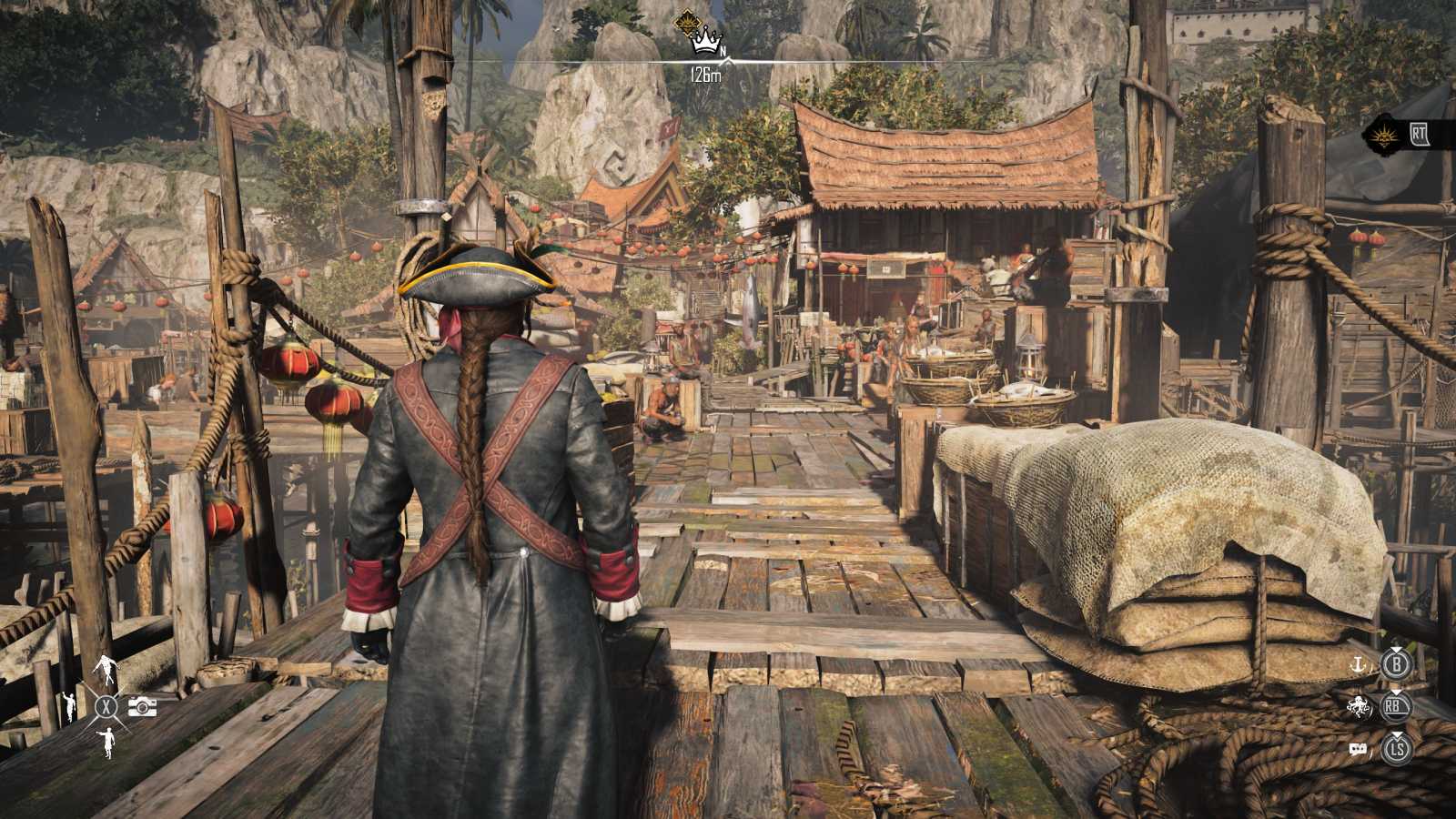Expand the arrow above the LS prompt
The image size is (1456, 819).
tap(1395, 735)
